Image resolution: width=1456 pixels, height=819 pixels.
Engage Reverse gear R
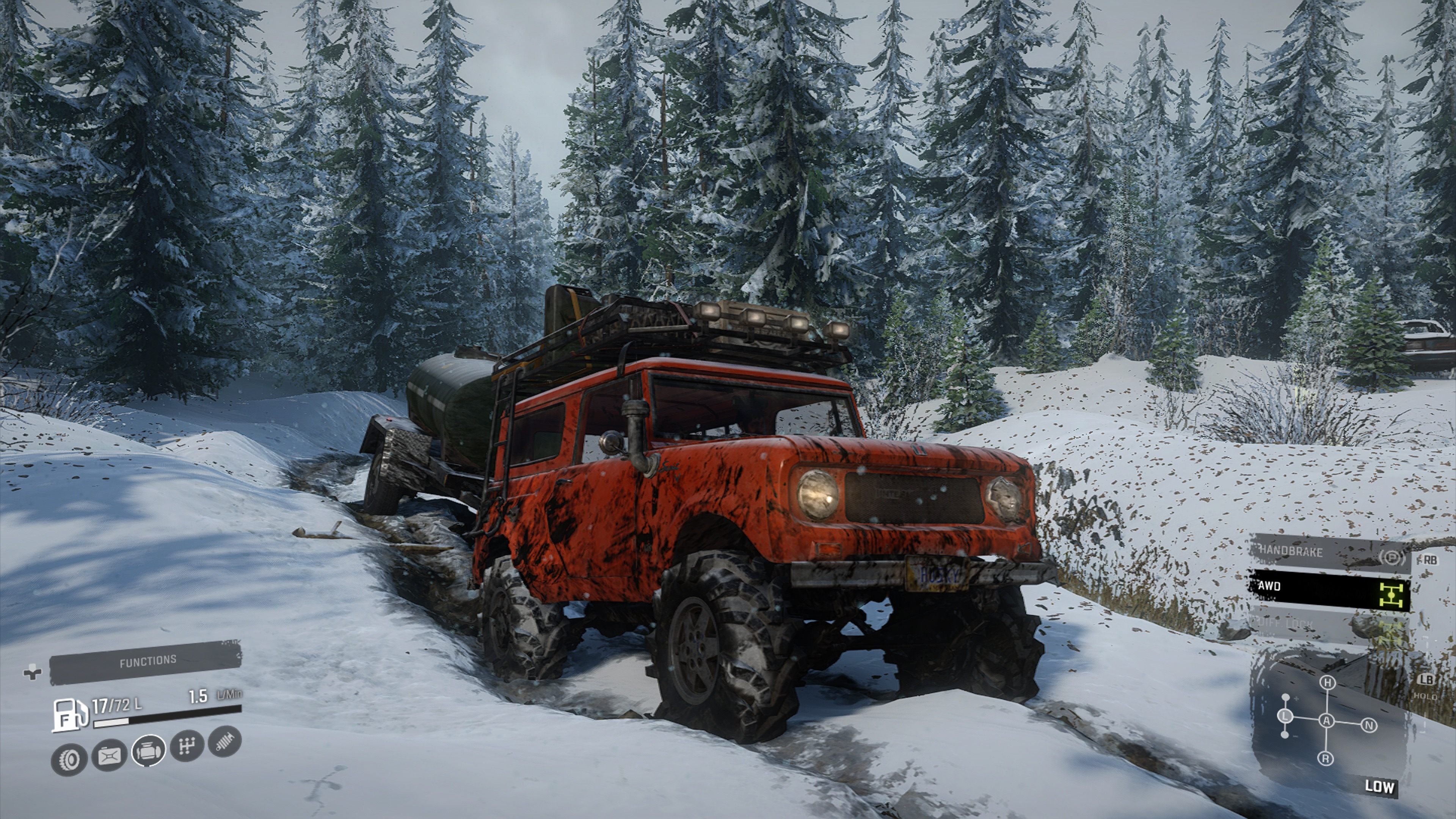[1326, 758]
